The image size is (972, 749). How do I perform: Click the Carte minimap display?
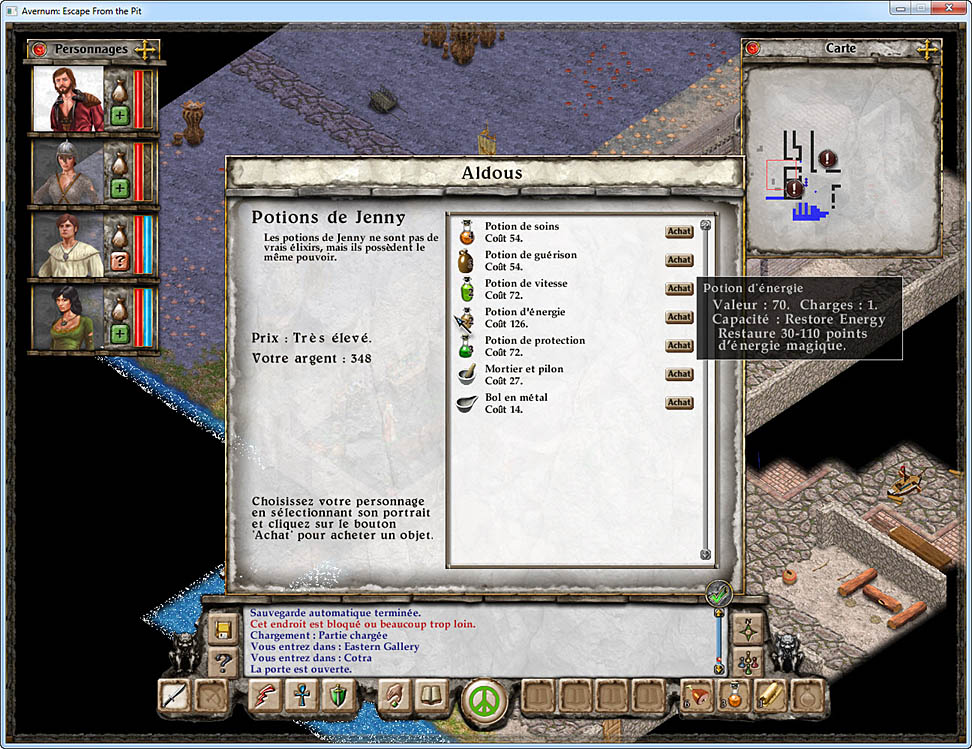841,158
